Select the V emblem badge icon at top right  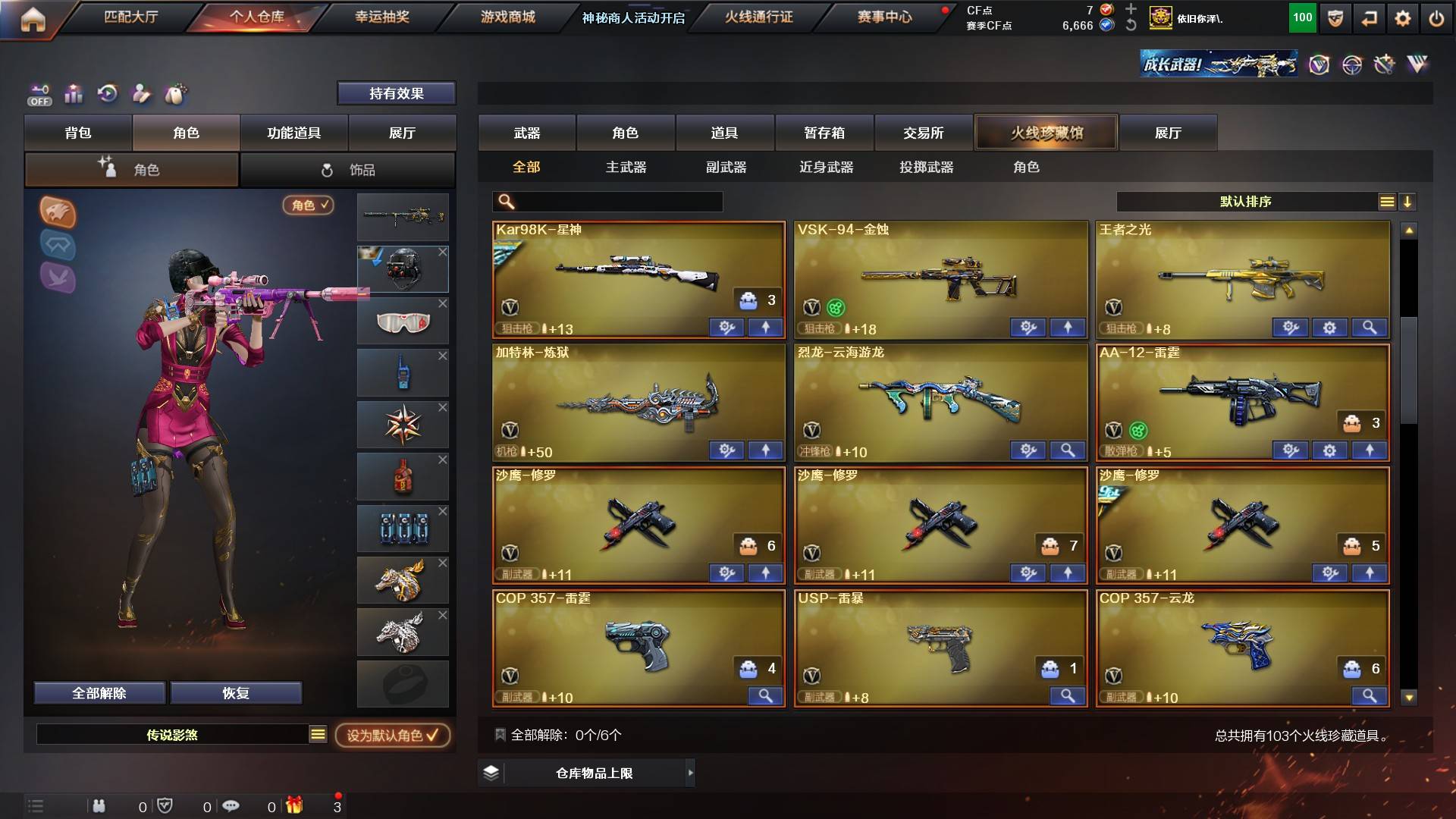[x=1319, y=65]
